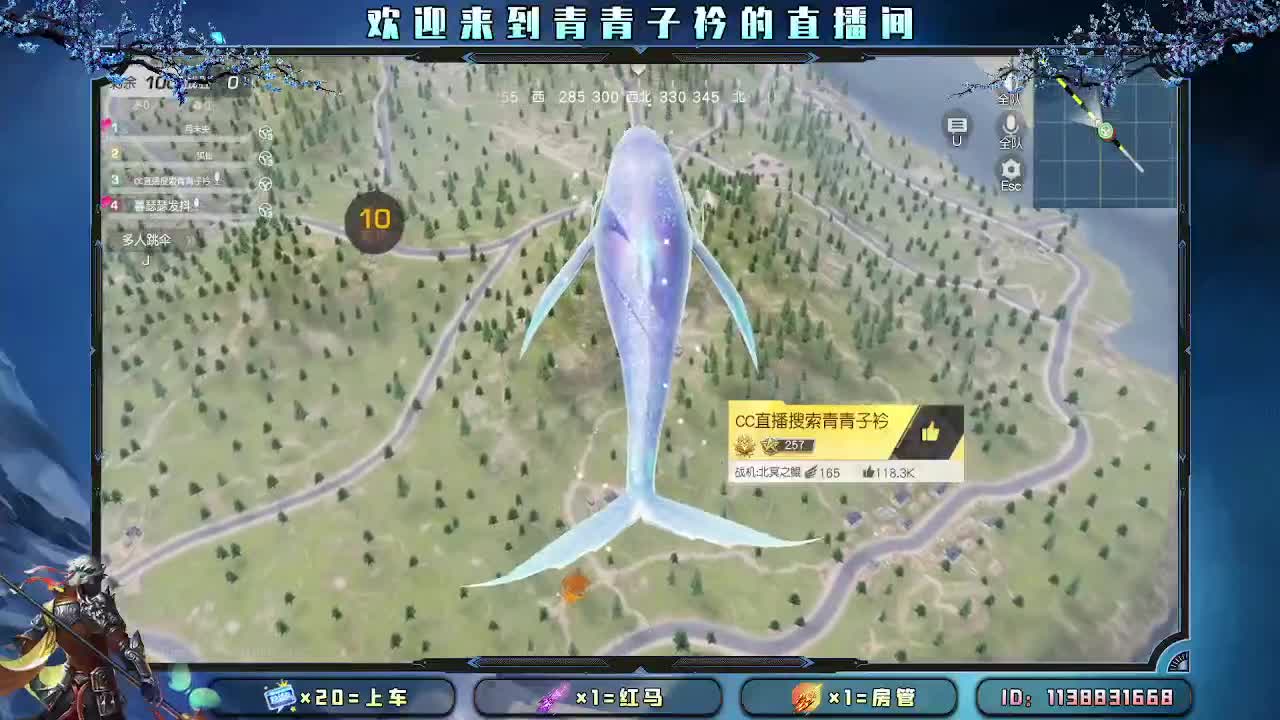Toggle the mic beside 暮瑟瑟发抖's name

[x=198, y=202]
